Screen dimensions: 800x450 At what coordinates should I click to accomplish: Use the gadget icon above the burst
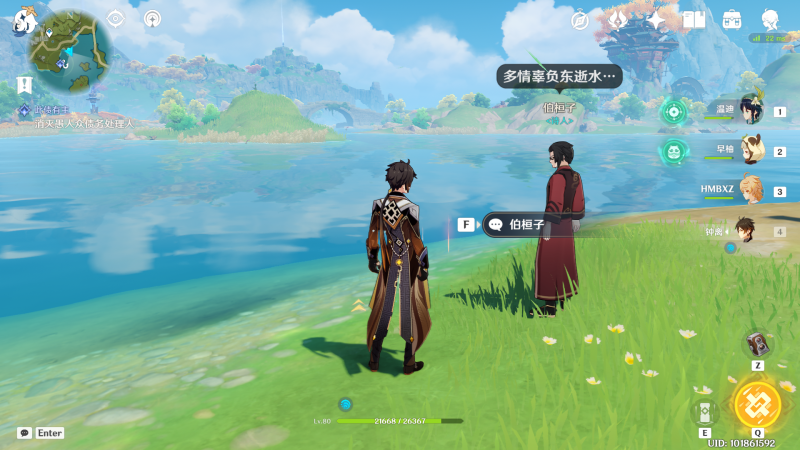pyautogui.click(x=758, y=345)
